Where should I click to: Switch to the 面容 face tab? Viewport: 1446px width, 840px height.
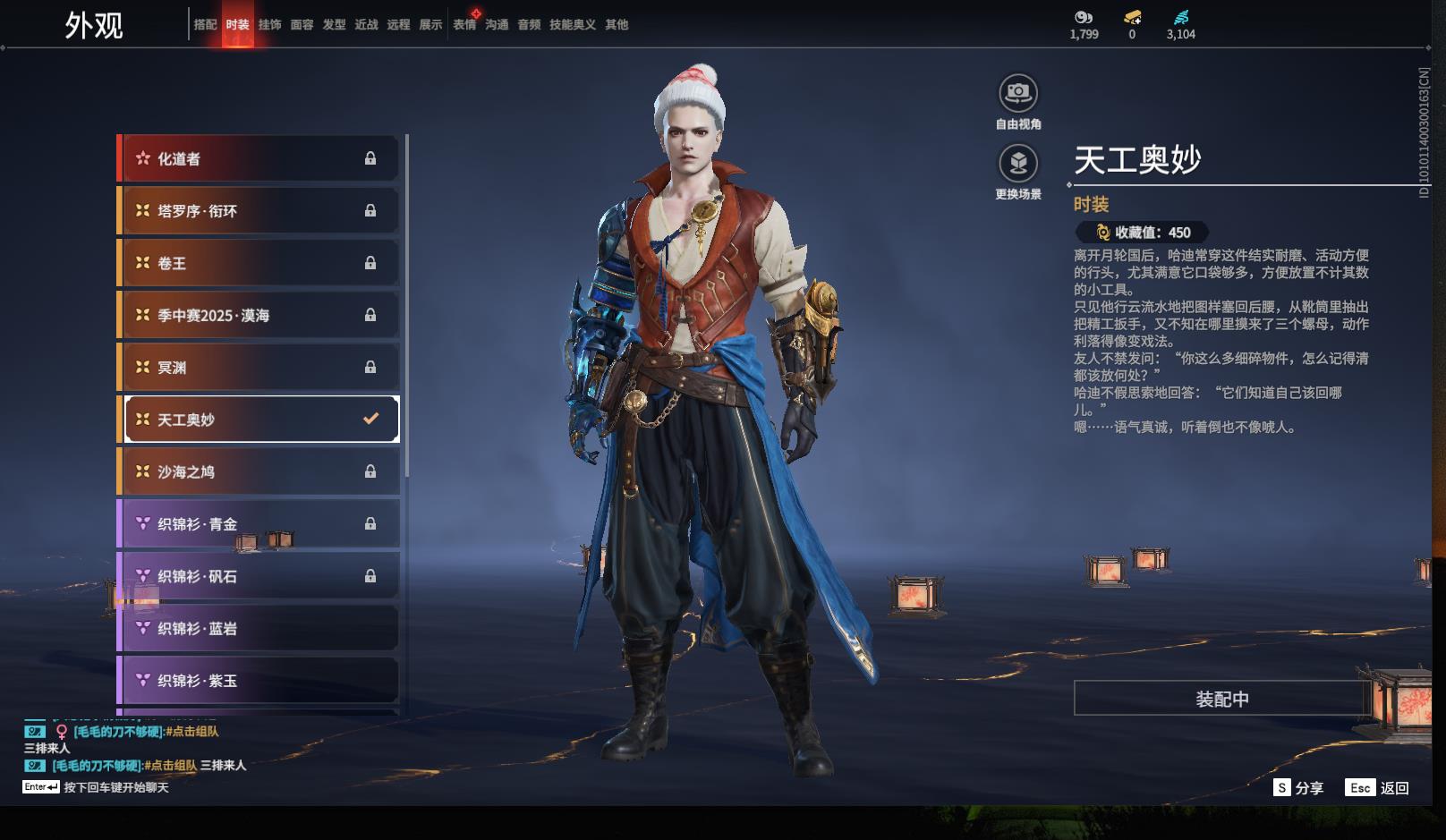pyautogui.click(x=302, y=25)
